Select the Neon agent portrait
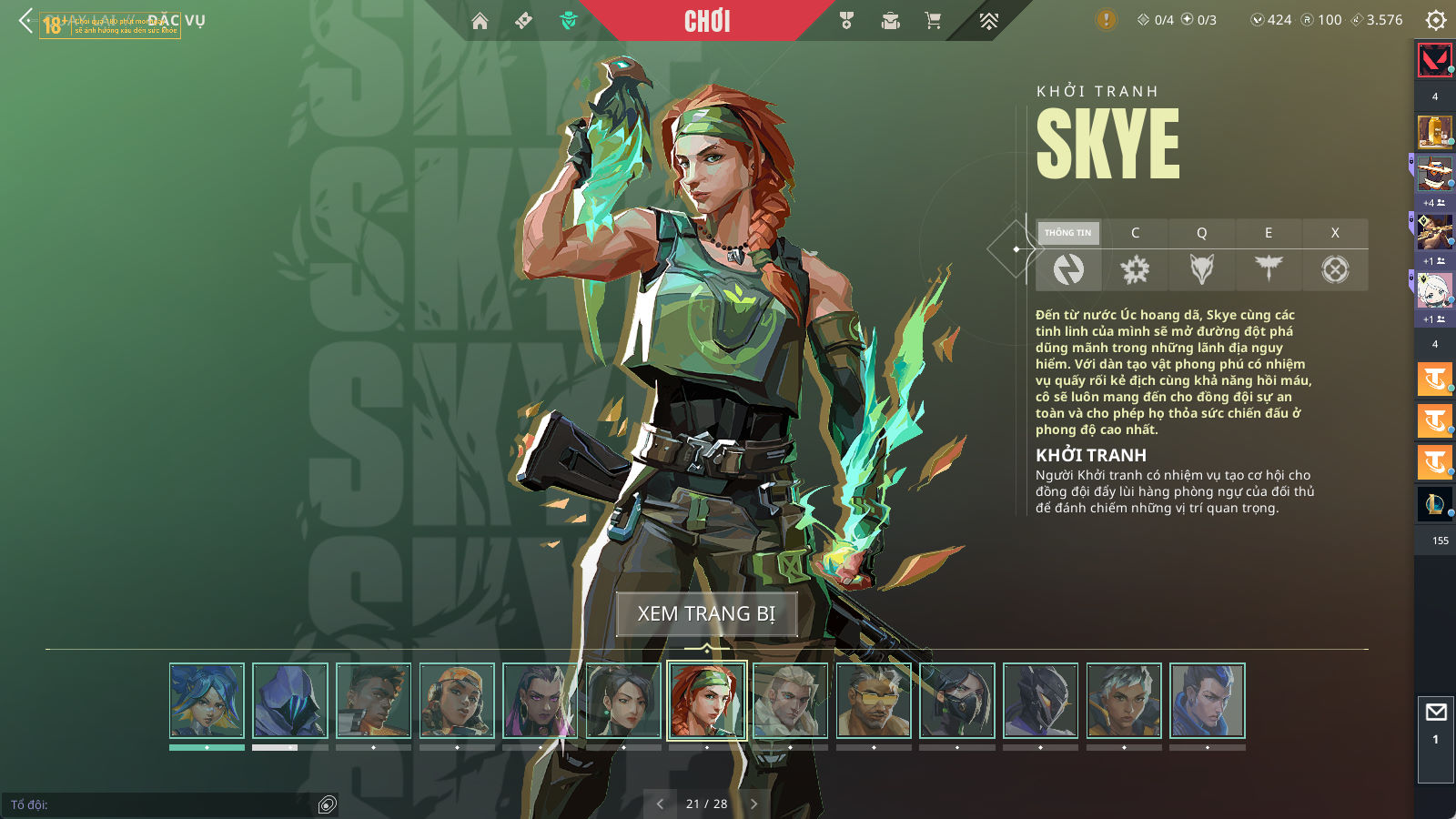The image size is (1456, 819). 207,701
